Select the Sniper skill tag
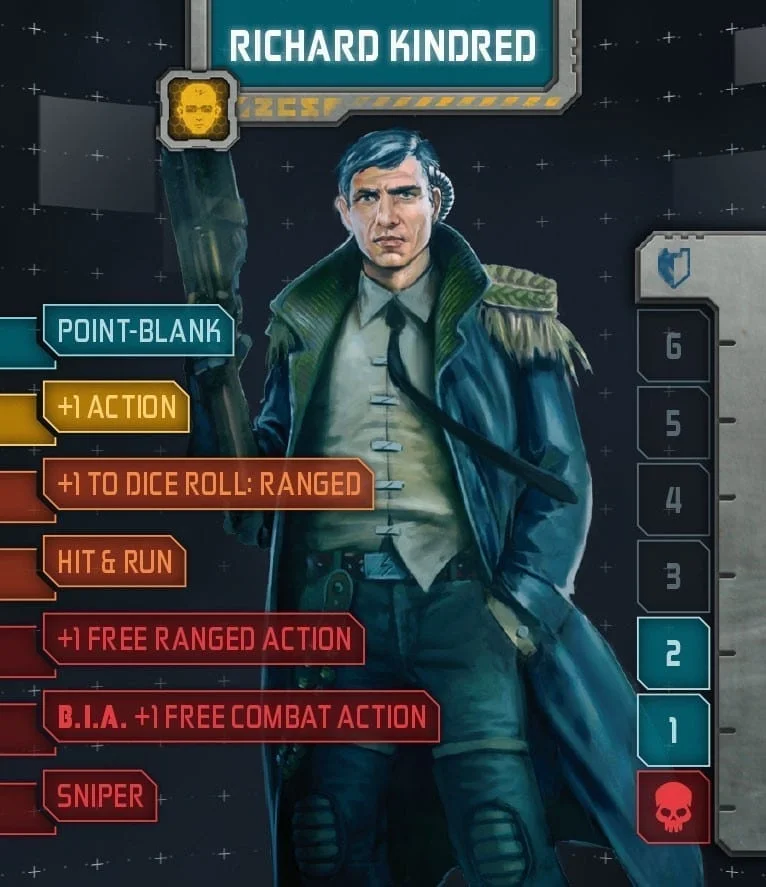 [100, 796]
